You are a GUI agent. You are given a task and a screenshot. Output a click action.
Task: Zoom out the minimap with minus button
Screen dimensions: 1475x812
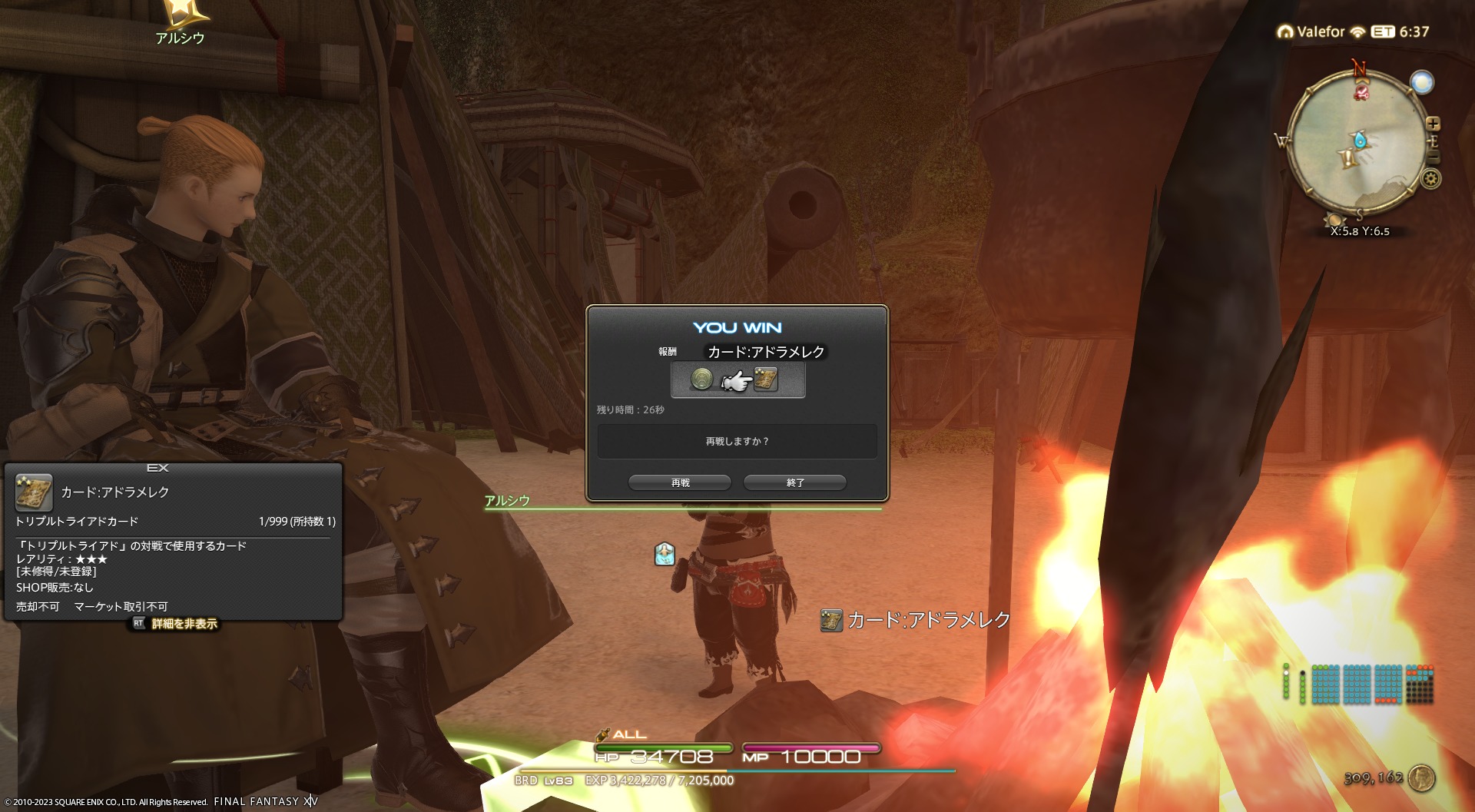(1433, 157)
